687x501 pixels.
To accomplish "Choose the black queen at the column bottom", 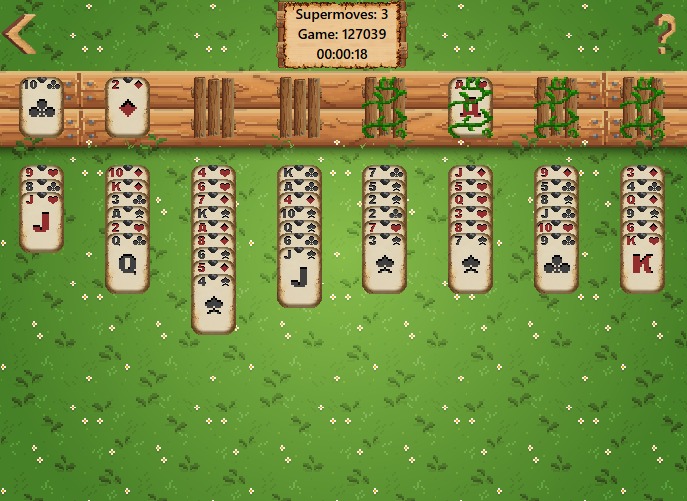I will [127, 263].
